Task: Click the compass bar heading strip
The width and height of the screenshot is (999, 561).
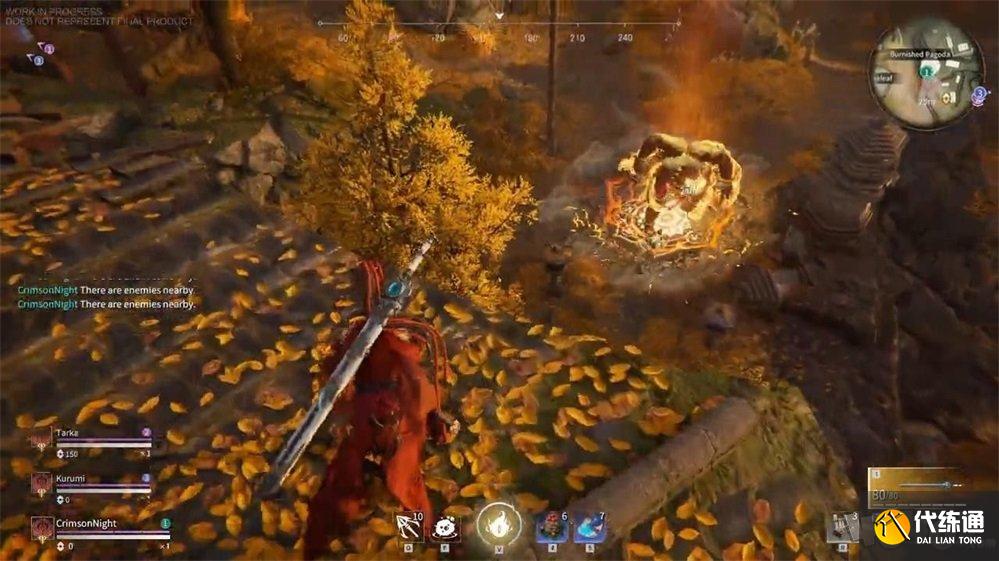Action: tap(499, 24)
